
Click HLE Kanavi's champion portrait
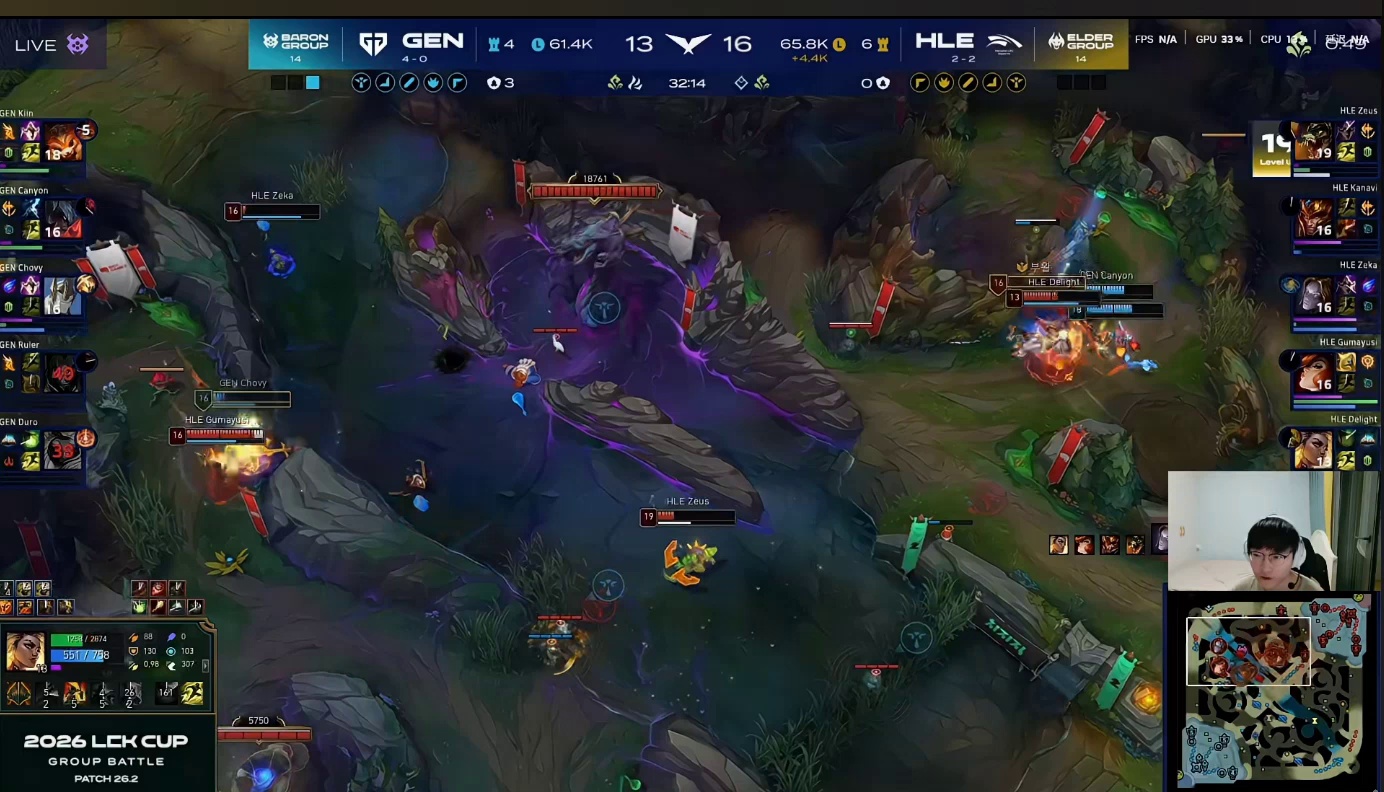coord(1315,218)
